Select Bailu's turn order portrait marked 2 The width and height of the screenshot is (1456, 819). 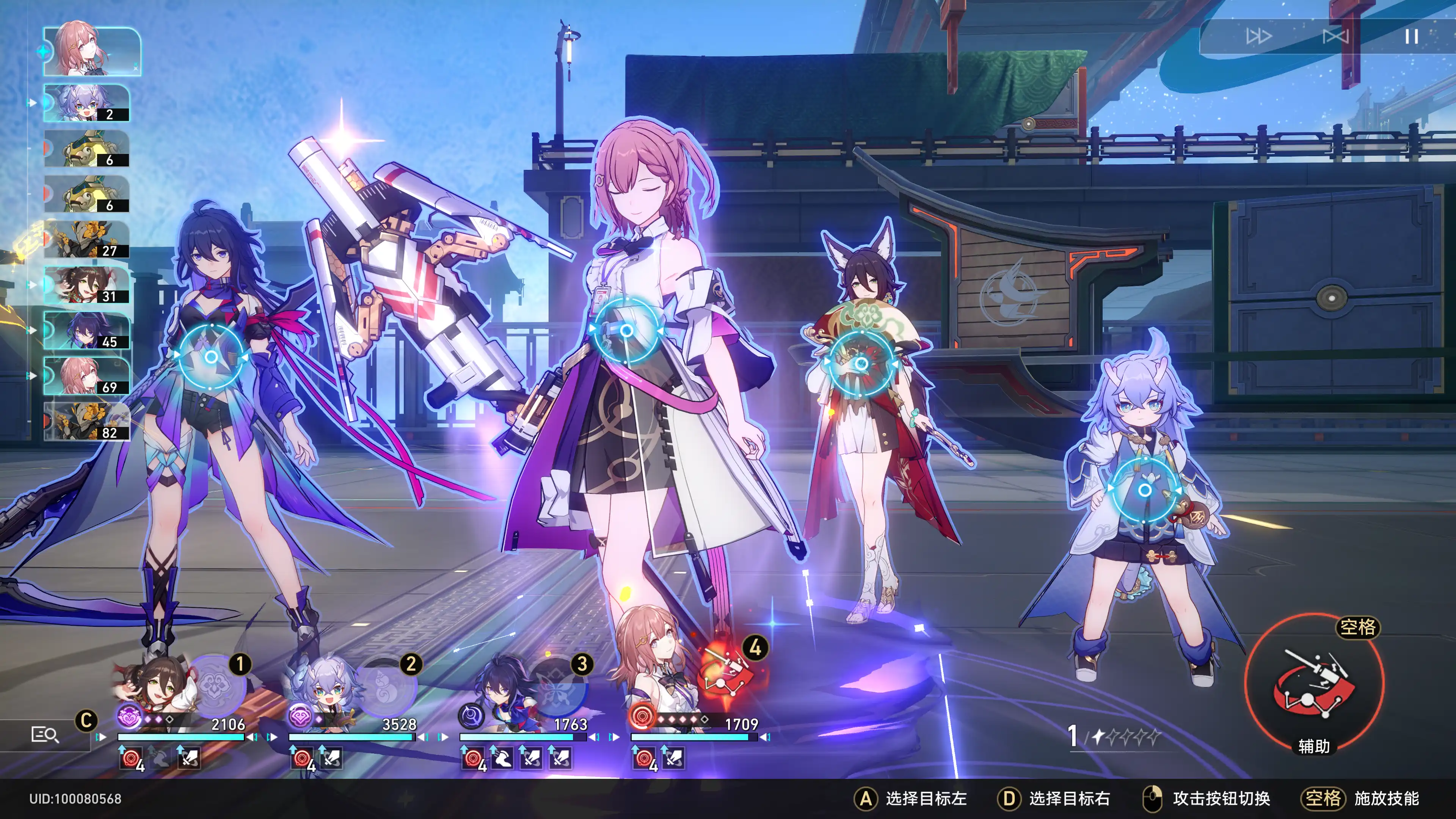[x=86, y=103]
